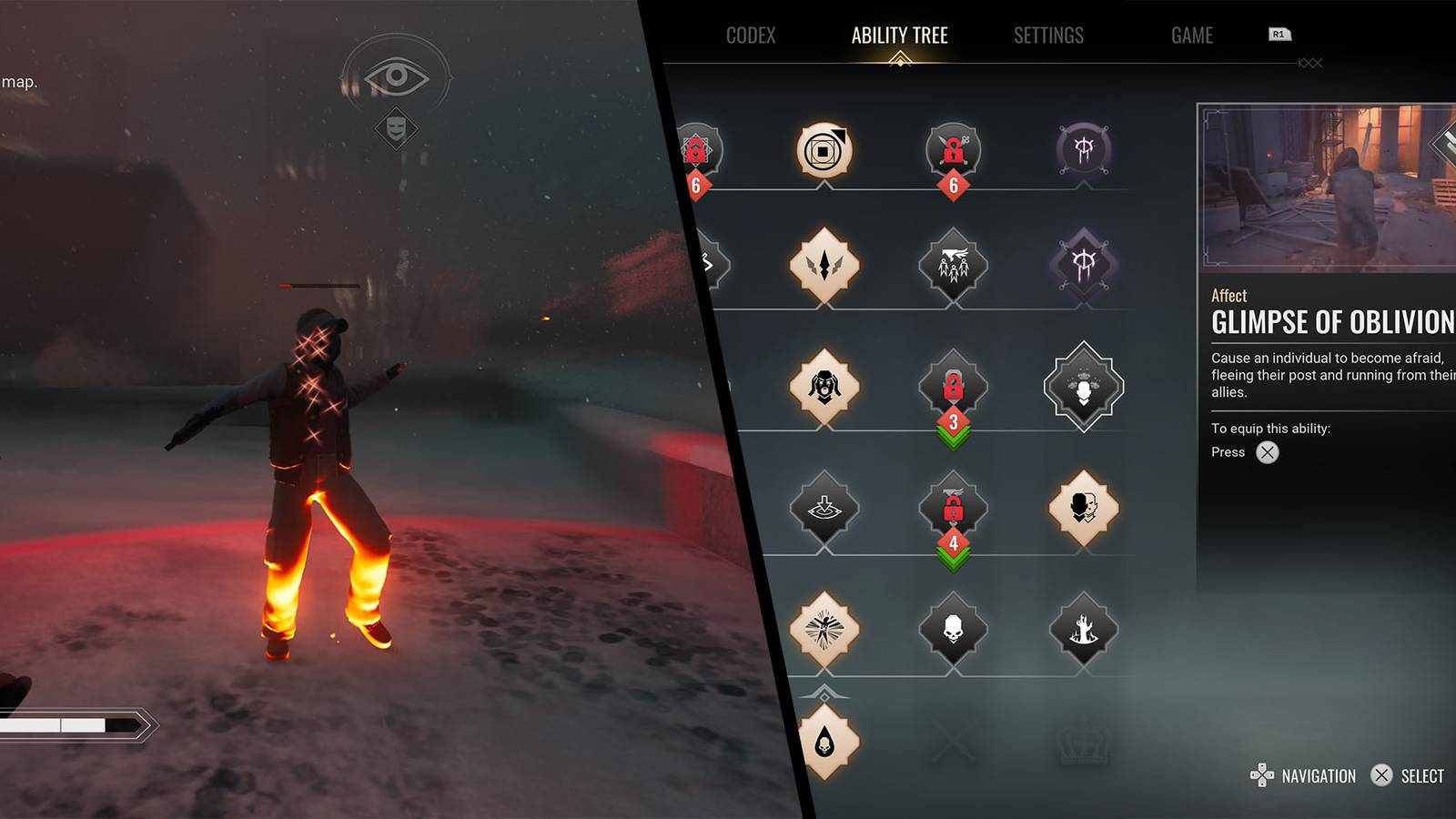Select the locked ability costing 4 points
The width and height of the screenshot is (1456, 819).
click(953, 508)
